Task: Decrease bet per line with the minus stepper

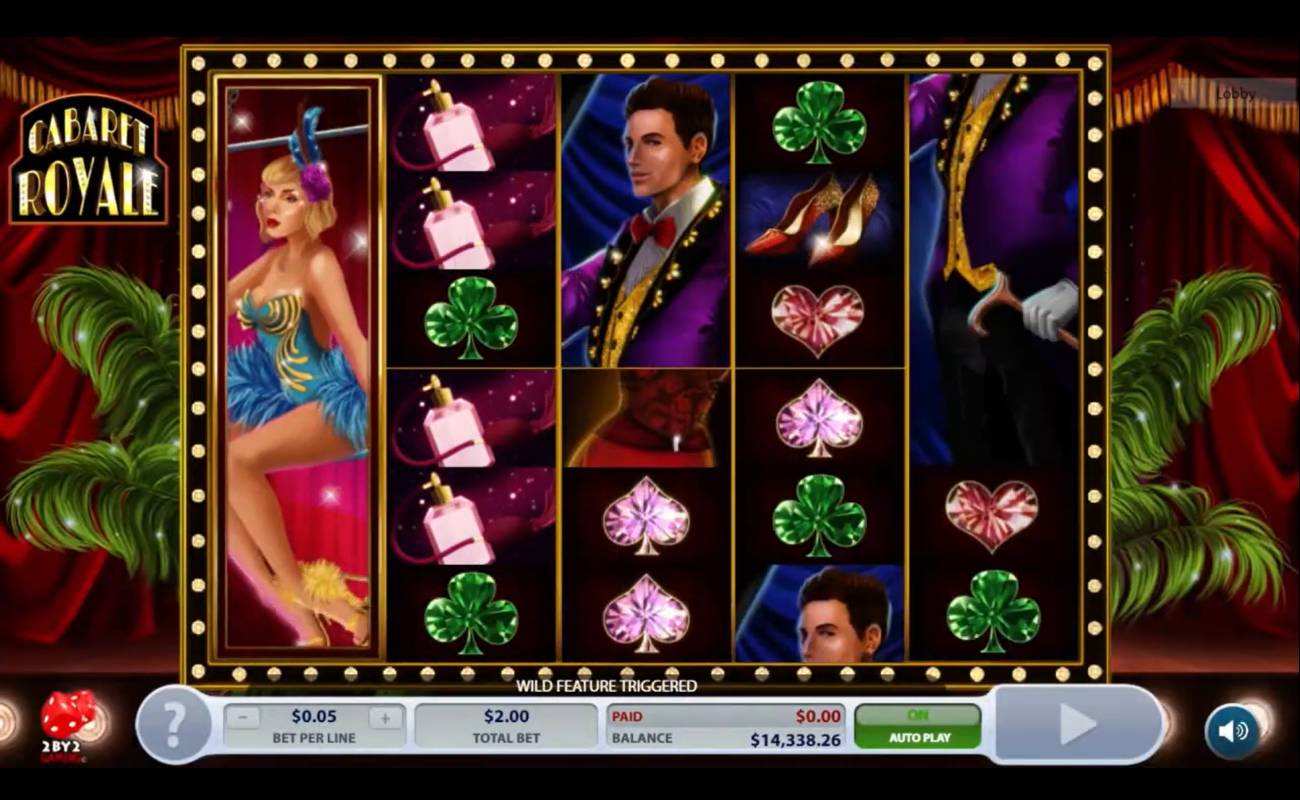Action: 241,716
